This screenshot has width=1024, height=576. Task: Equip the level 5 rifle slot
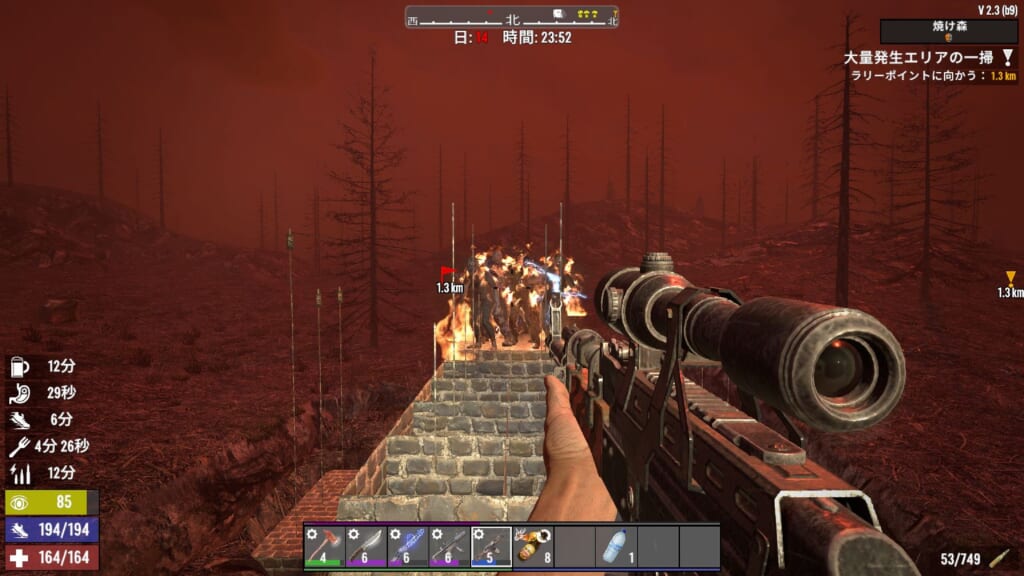(x=491, y=547)
